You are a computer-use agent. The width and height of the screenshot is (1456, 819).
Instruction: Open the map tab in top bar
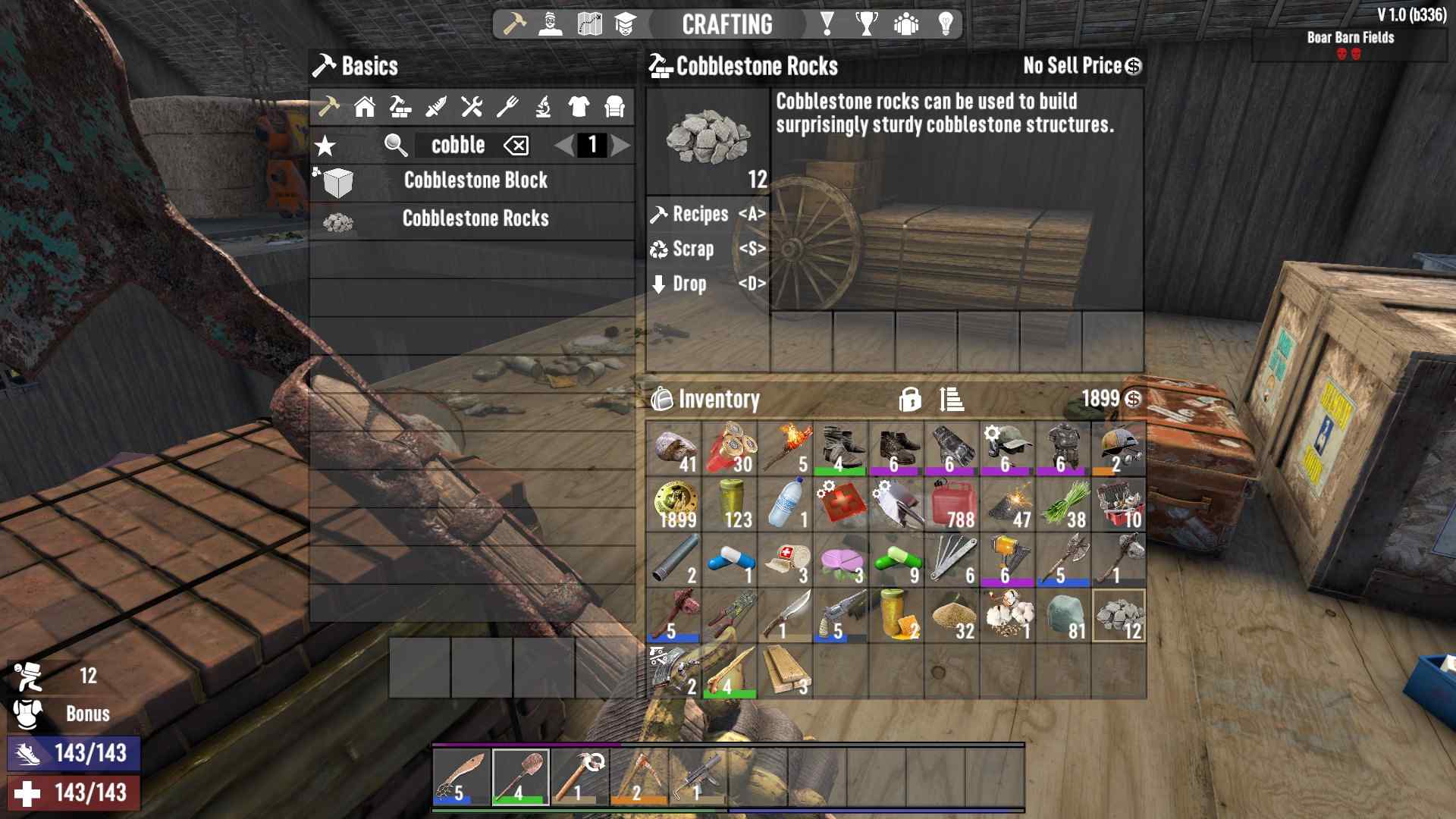pyautogui.click(x=589, y=24)
